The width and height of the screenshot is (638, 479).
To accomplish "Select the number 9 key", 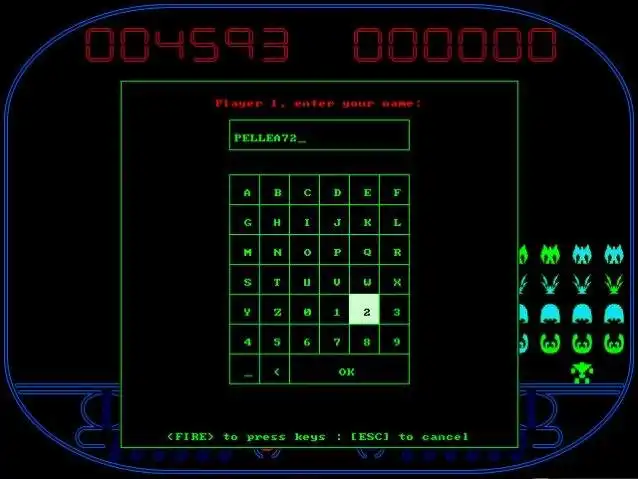I will coord(396,341).
